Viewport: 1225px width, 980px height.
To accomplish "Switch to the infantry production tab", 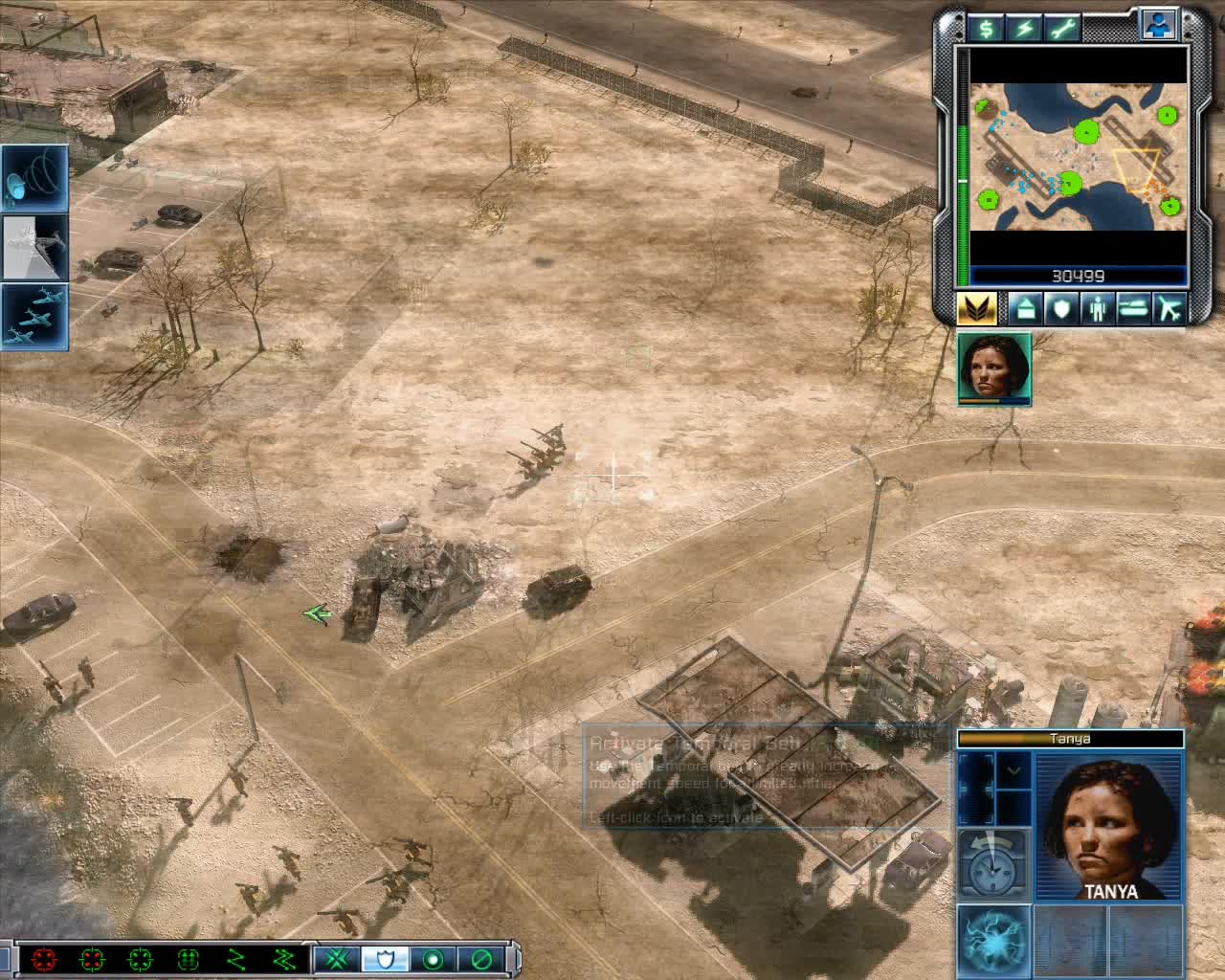I will 1098,309.
